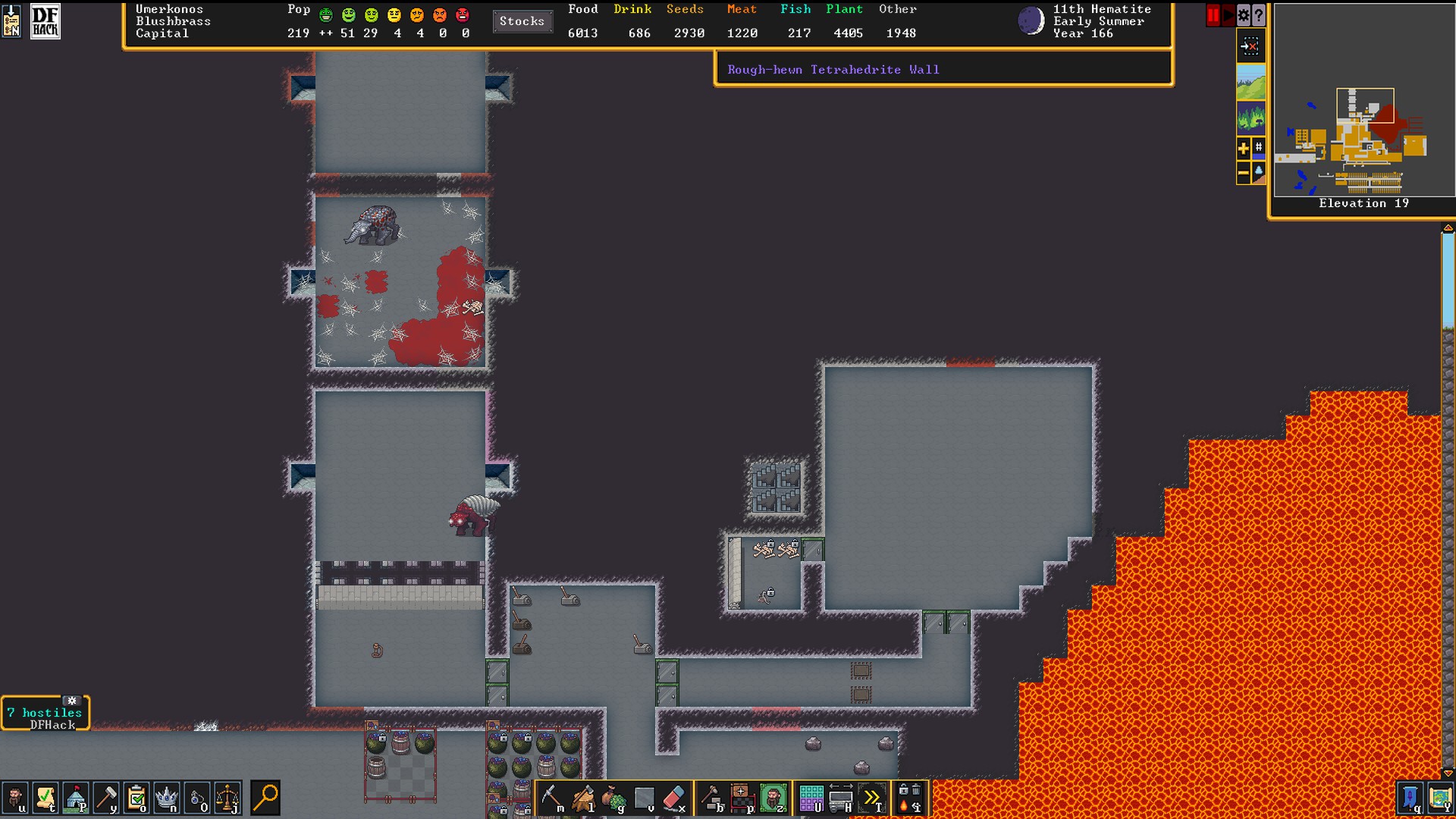Screen dimensions: 1456x819
Task: Open settings with the gear icon
Action: pos(1244,15)
